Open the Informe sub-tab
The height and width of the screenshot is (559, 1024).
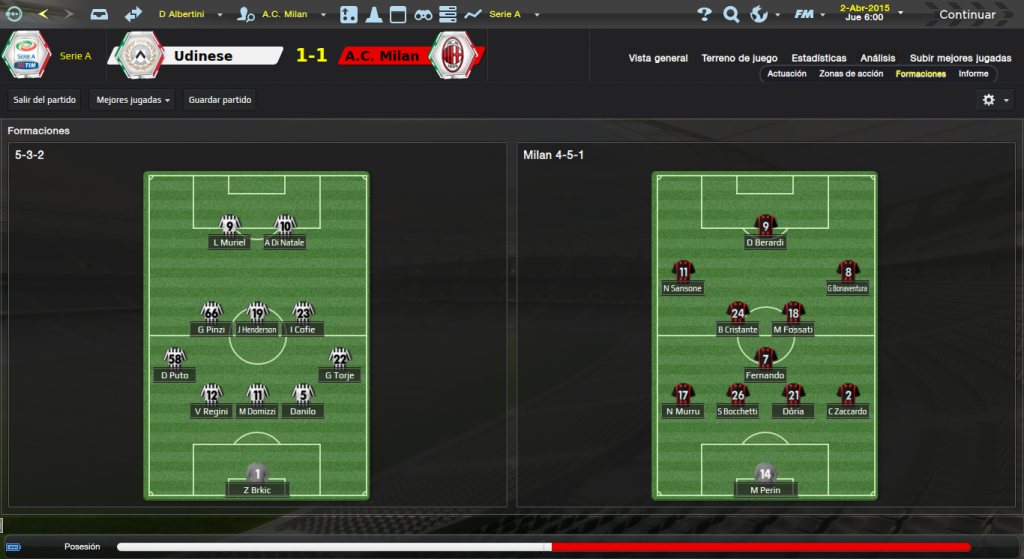973,74
